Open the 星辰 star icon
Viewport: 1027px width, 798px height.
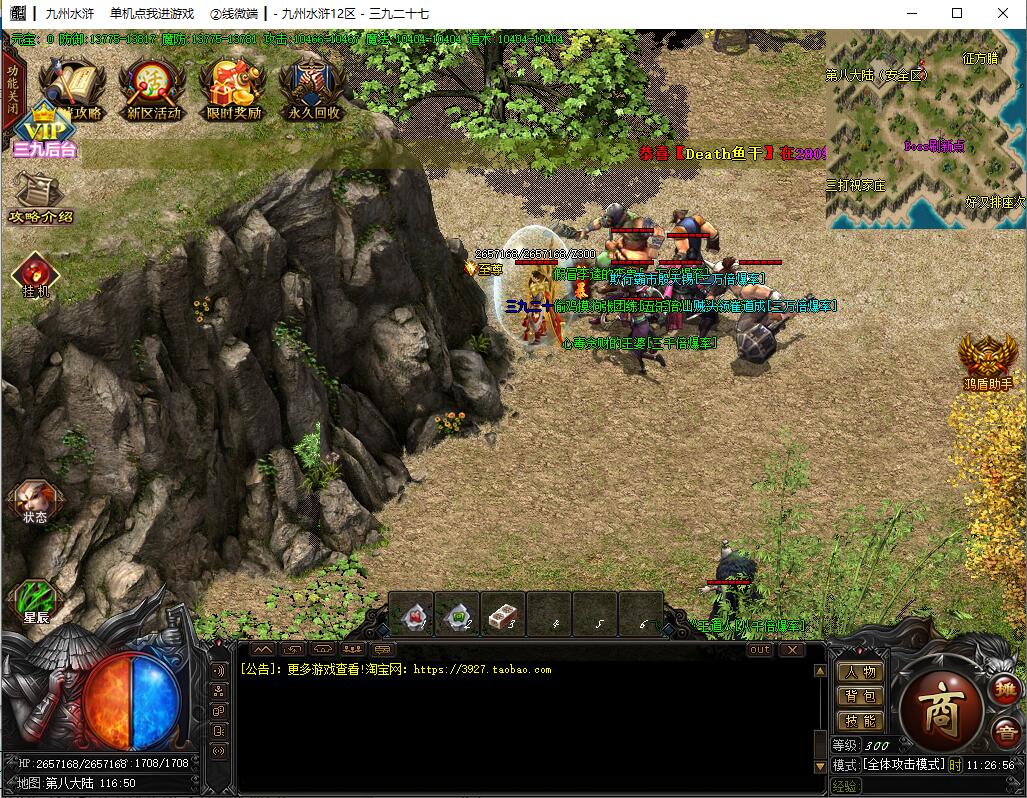(36, 601)
